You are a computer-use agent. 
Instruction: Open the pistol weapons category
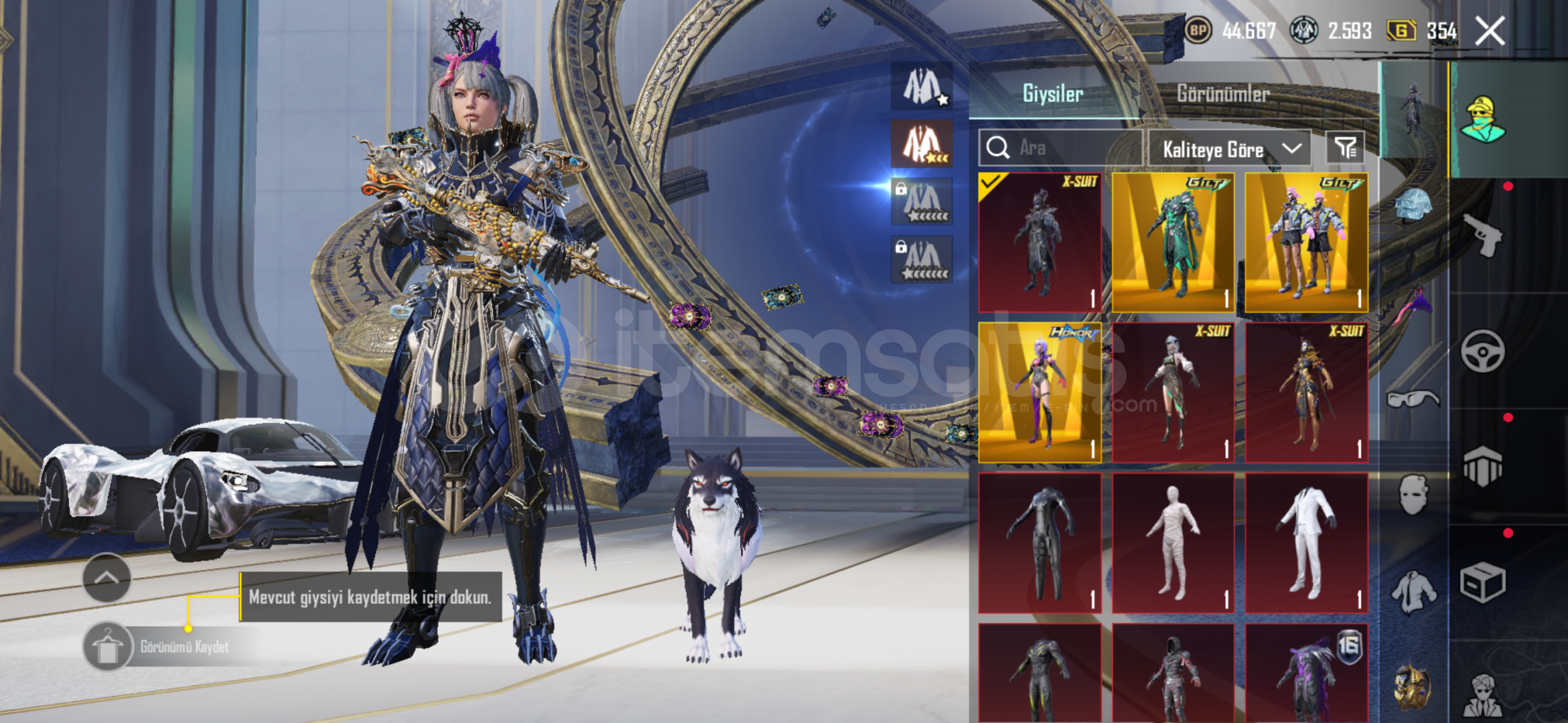tap(1482, 235)
